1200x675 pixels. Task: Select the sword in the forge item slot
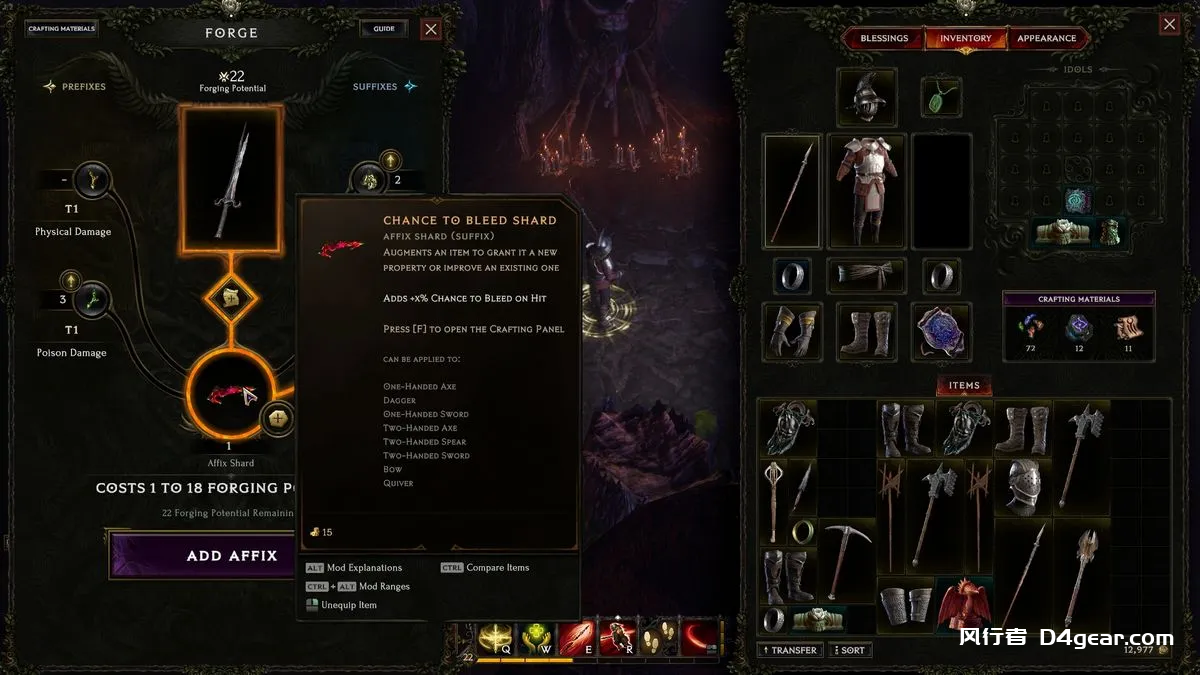pyautogui.click(x=231, y=179)
